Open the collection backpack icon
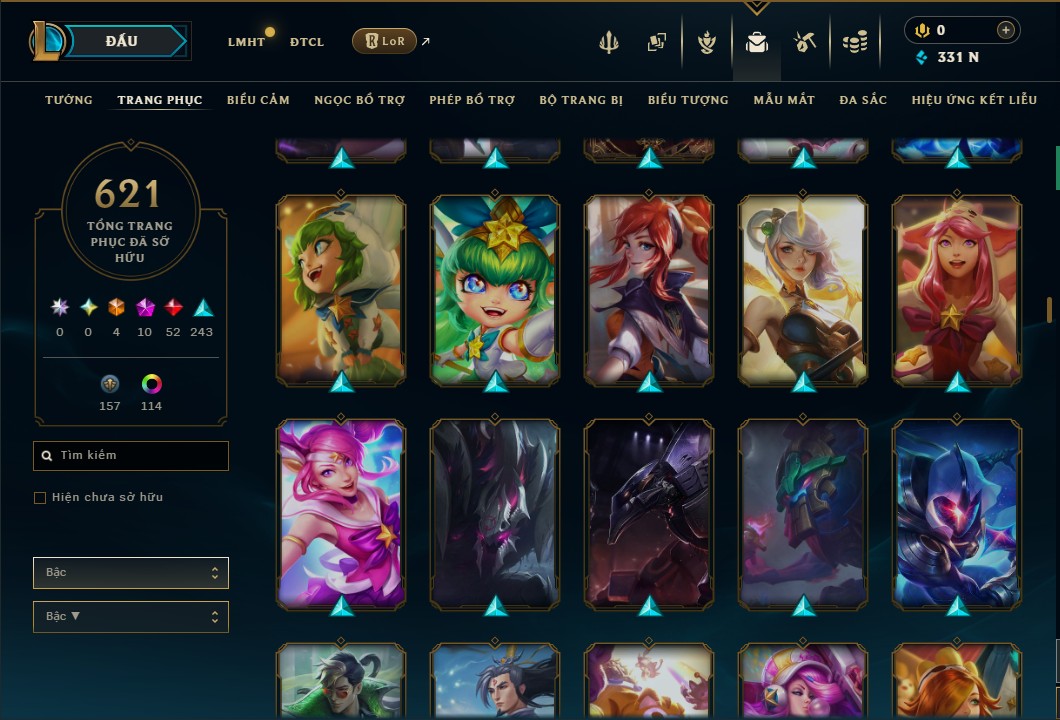The image size is (1060, 720). [756, 42]
